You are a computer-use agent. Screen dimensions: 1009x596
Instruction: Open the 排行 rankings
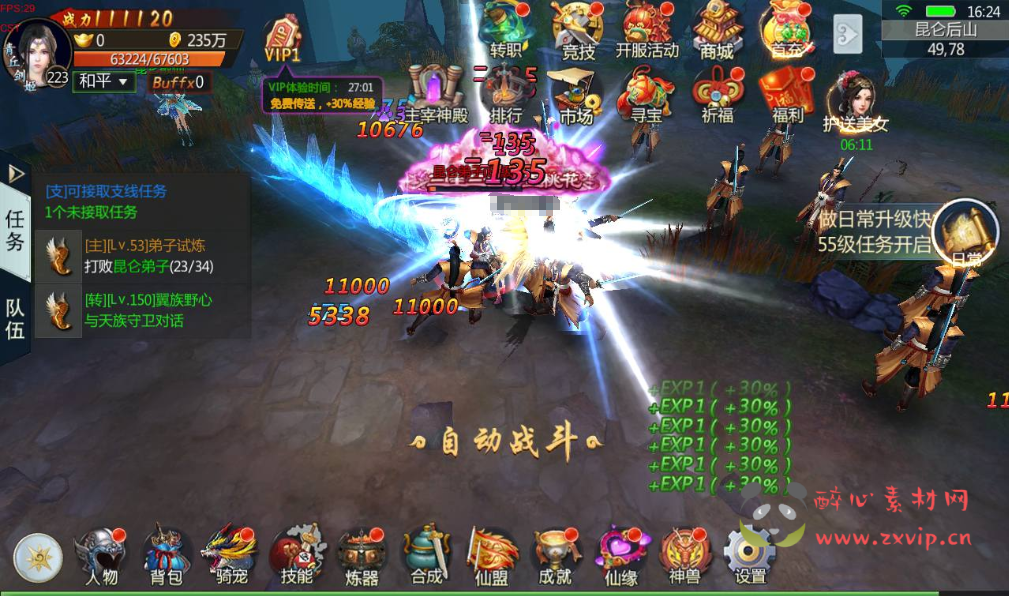pyautogui.click(x=507, y=95)
